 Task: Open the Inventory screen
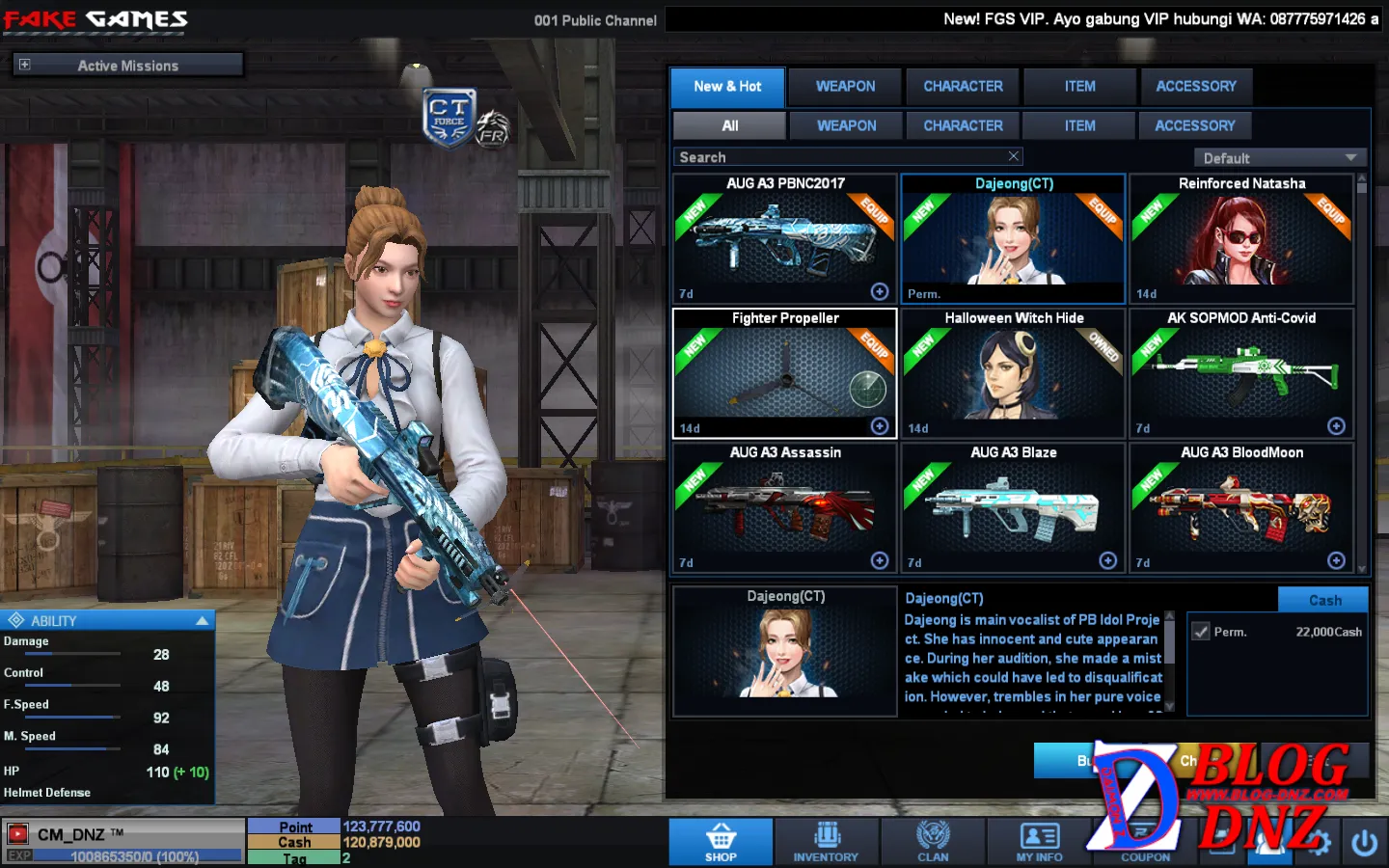tap(826, 842)
